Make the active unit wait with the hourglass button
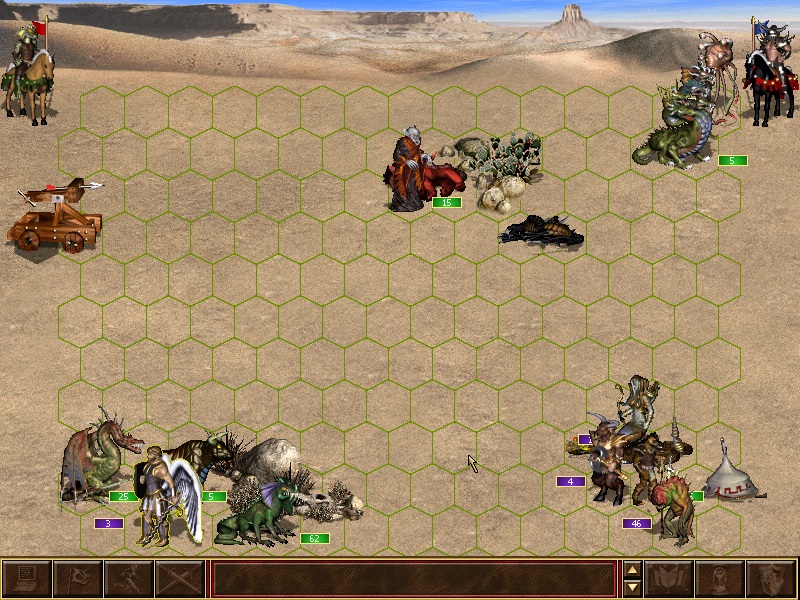Screen dimensions: 800x600 point(721,579)
